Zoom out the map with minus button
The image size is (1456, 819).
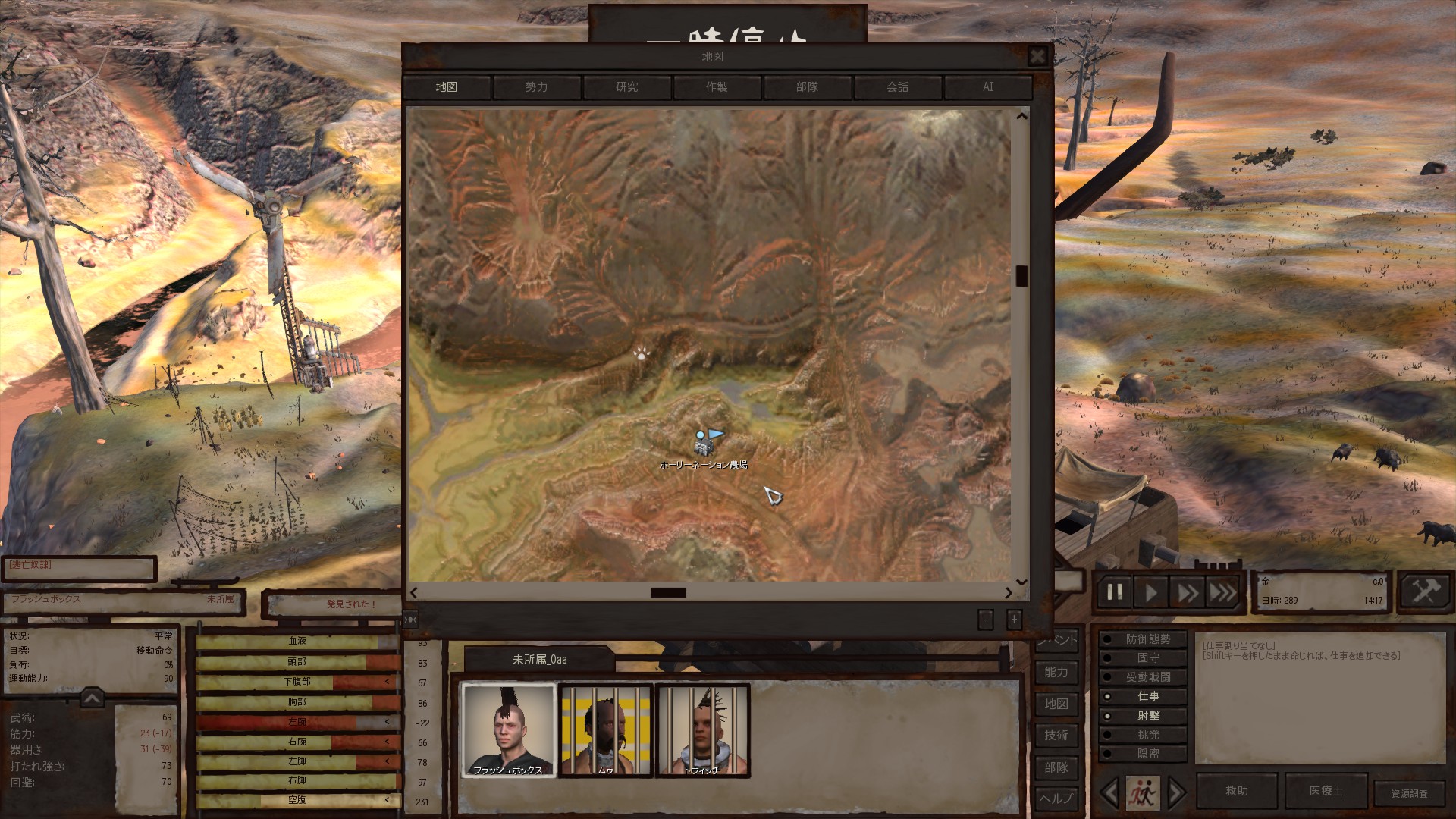985,620
